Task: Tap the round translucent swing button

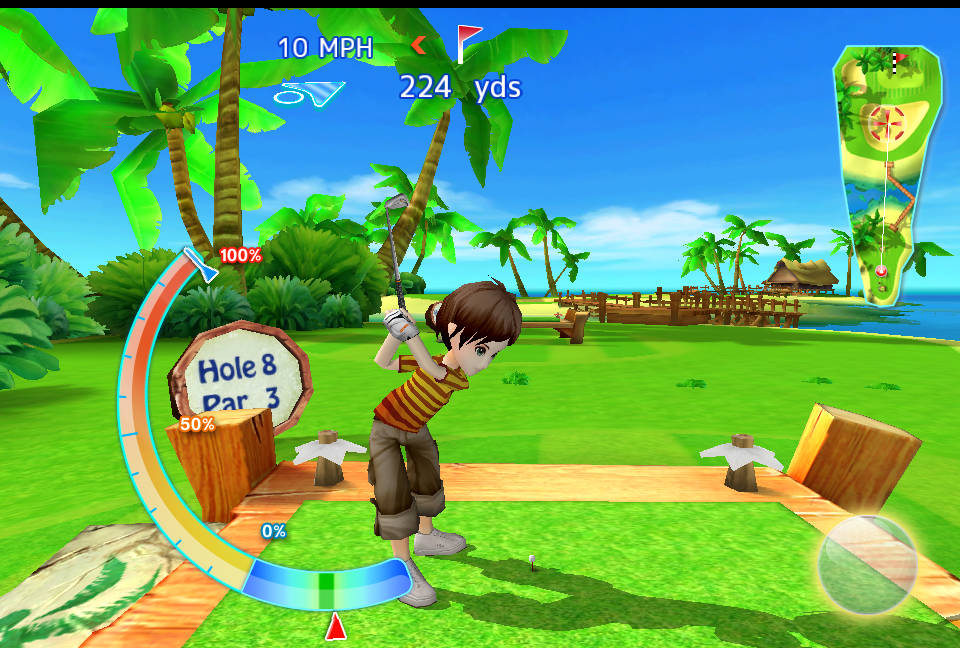Action: [868, 563]
